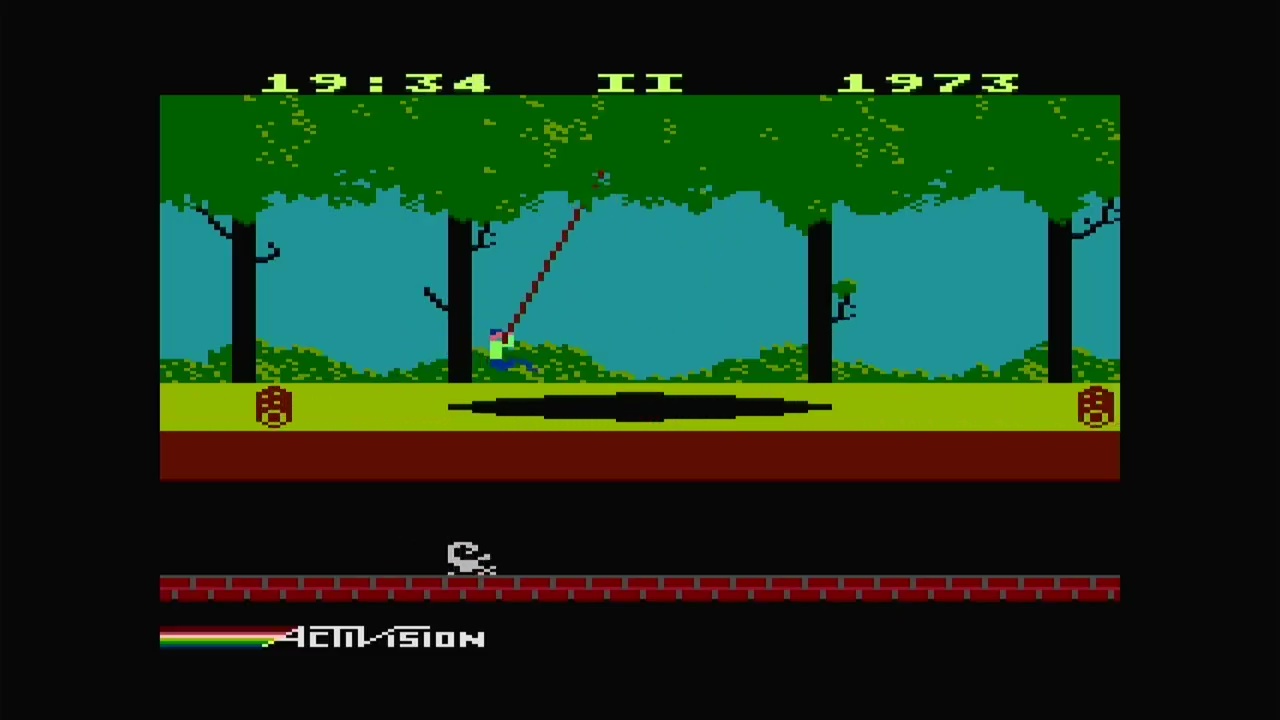This screenshot has height=720, width=1280.
Task: Click the brown dirt ground strip
Action: click(x=640, y=455)
